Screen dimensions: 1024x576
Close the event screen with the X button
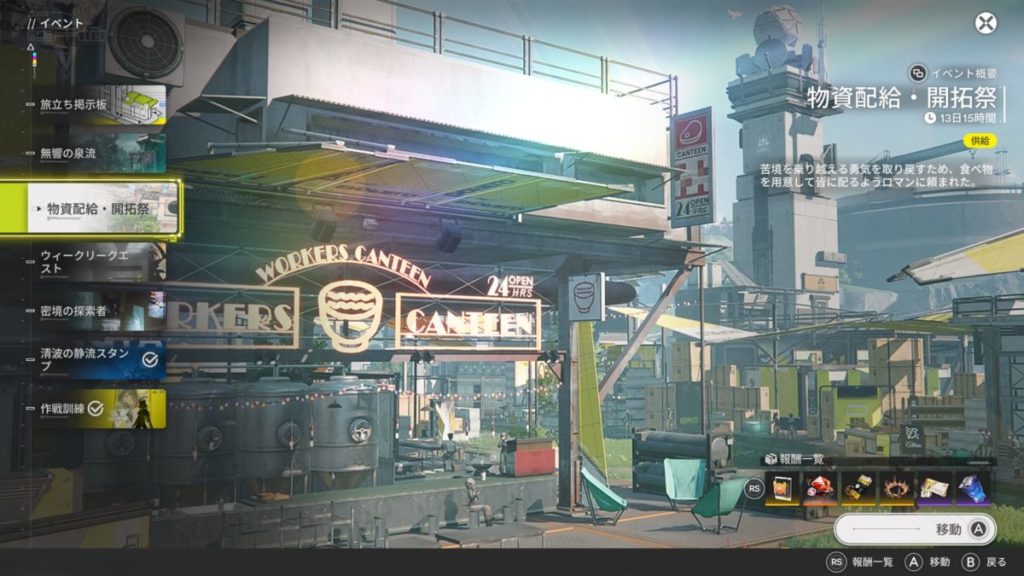[x=986, y=23]
